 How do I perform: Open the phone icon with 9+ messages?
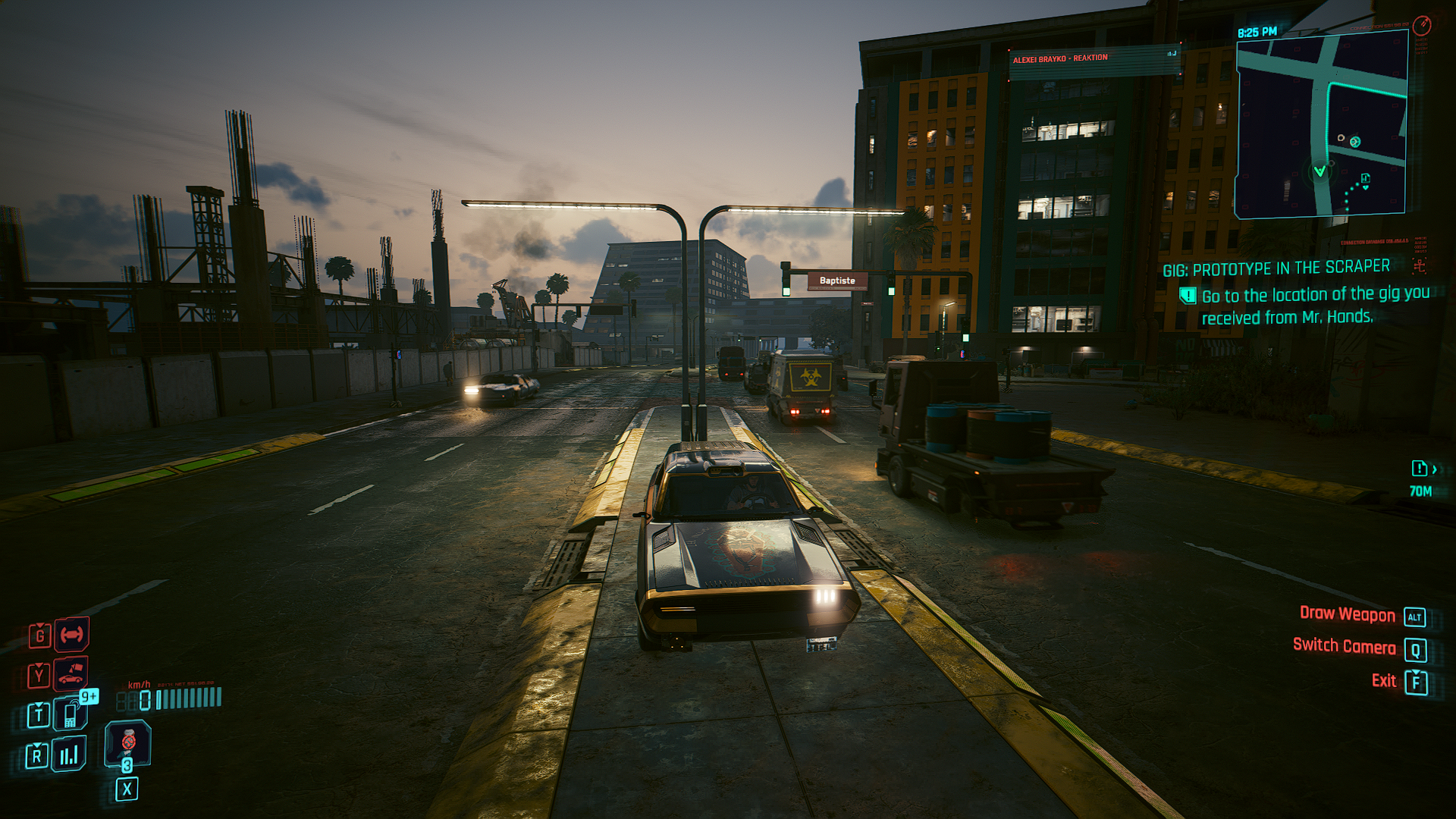pos(71,714)
